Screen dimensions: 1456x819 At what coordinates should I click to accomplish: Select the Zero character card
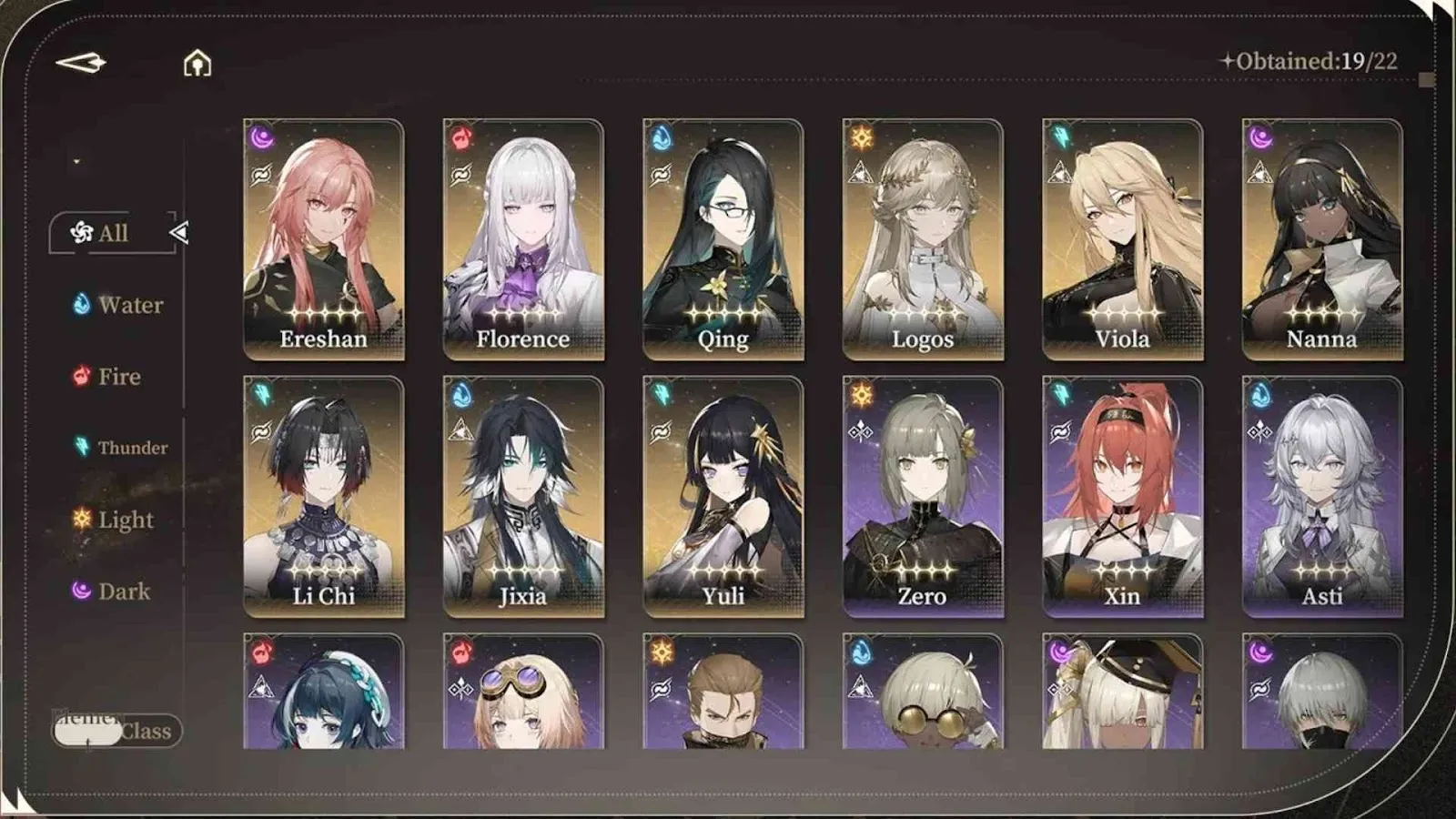[x=923, y=496]
